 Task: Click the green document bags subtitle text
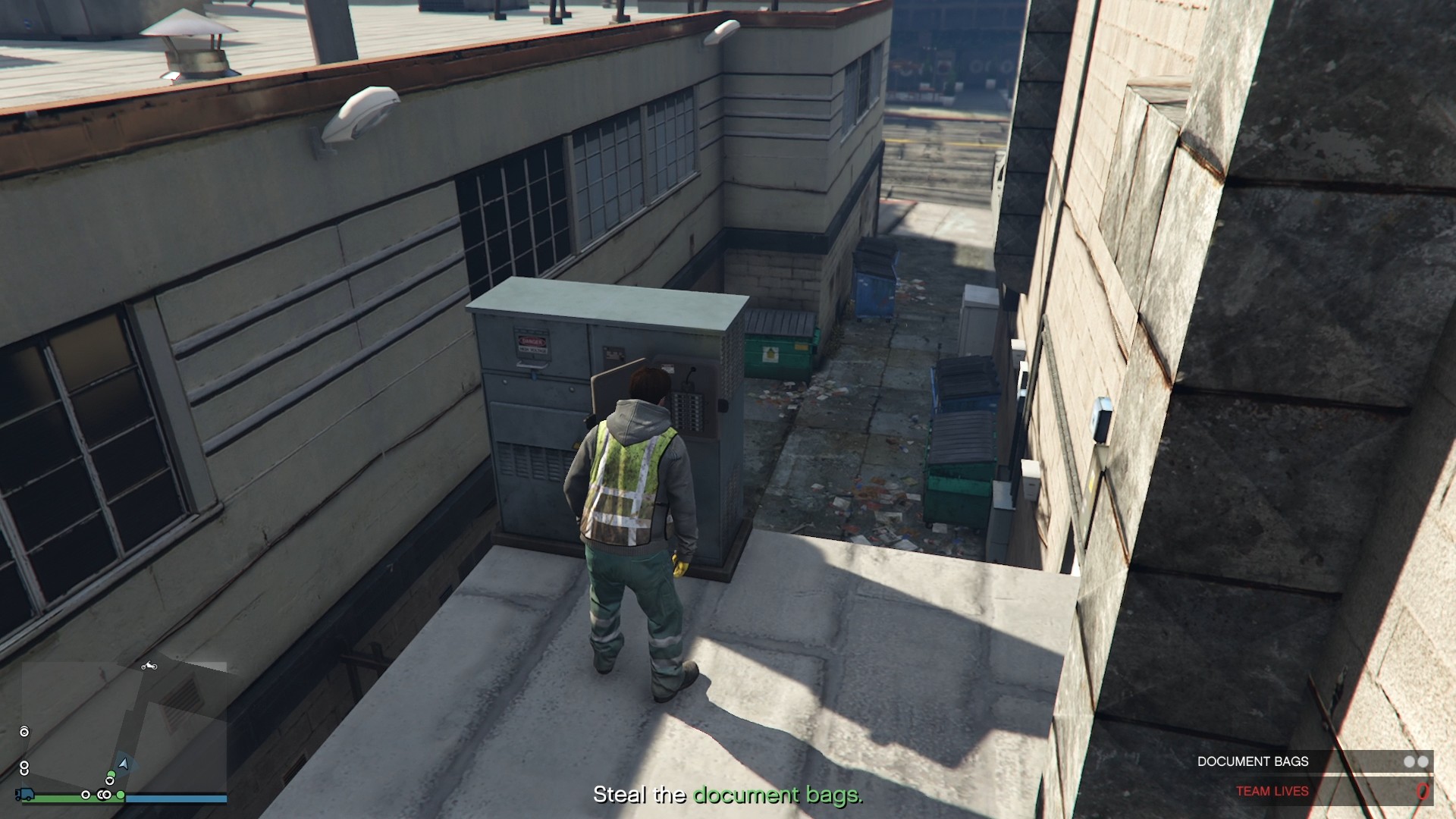click(x=776, y=796)
